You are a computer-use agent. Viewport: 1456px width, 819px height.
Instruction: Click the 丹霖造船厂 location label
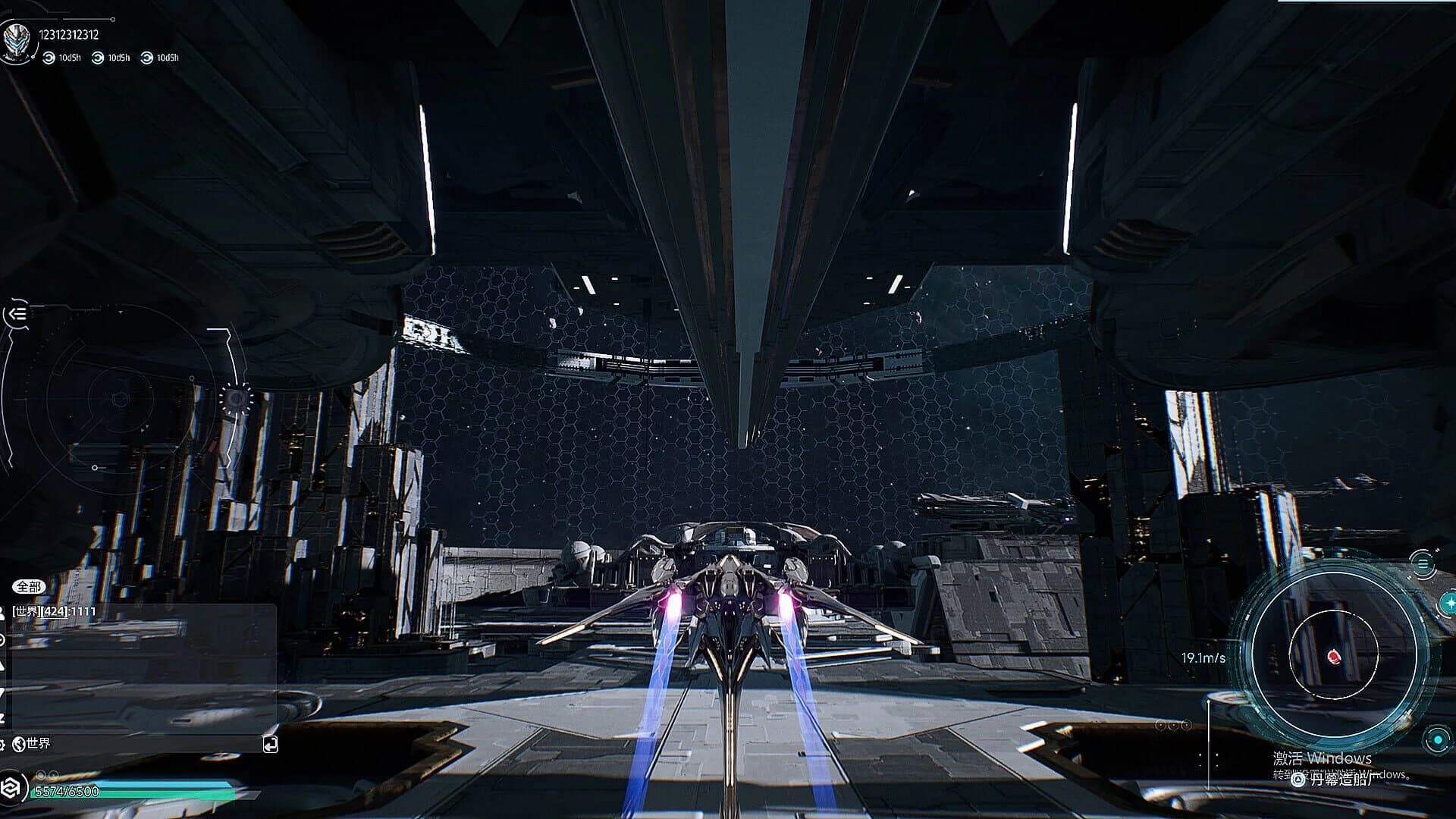coord(1341,779)
